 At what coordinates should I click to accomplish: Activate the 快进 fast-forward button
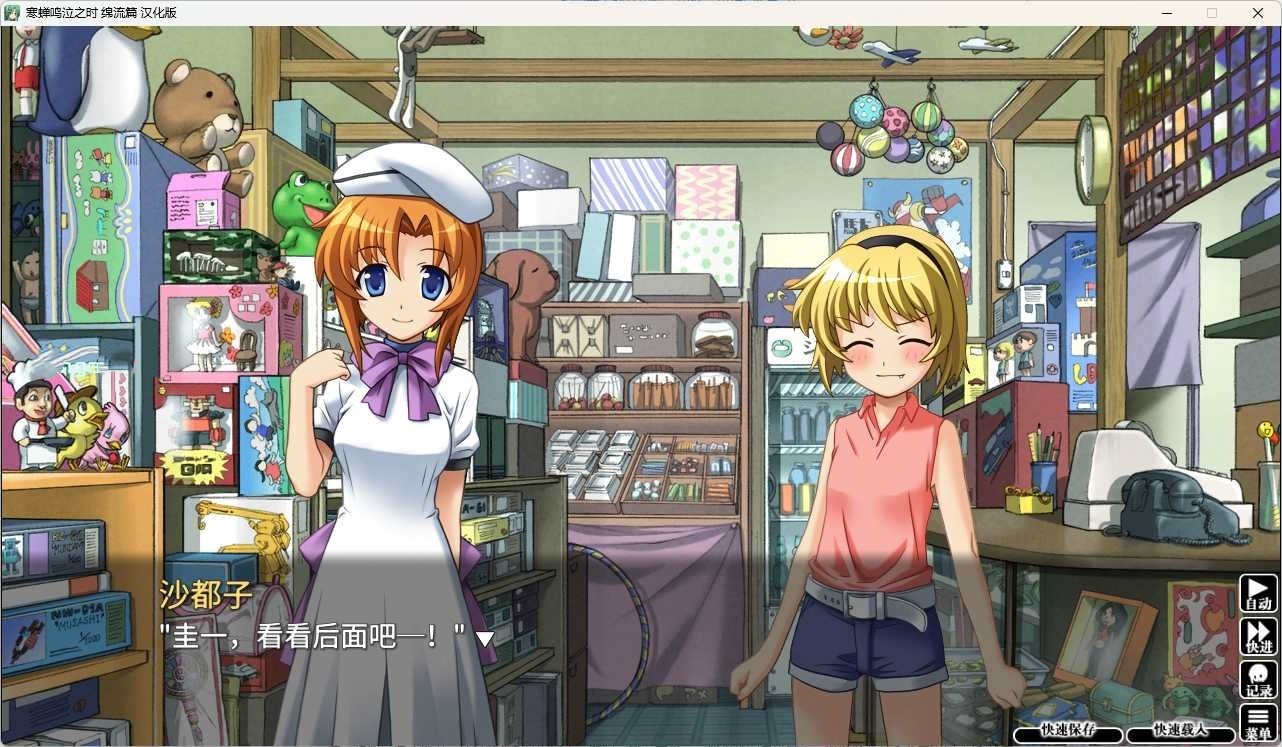(1259, 636)
